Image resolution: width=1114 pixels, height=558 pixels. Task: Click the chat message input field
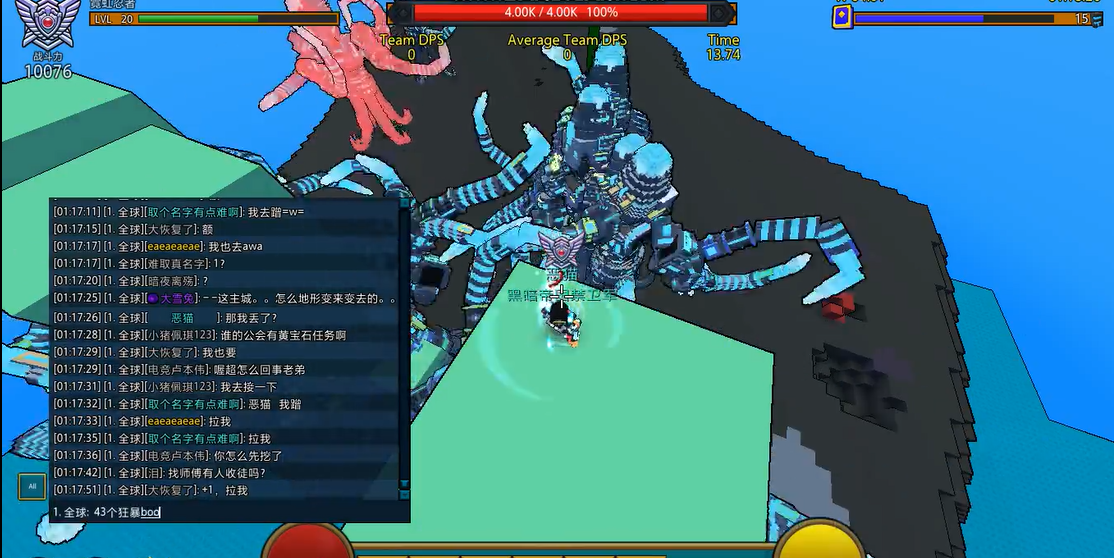click(x=230, y=512)
